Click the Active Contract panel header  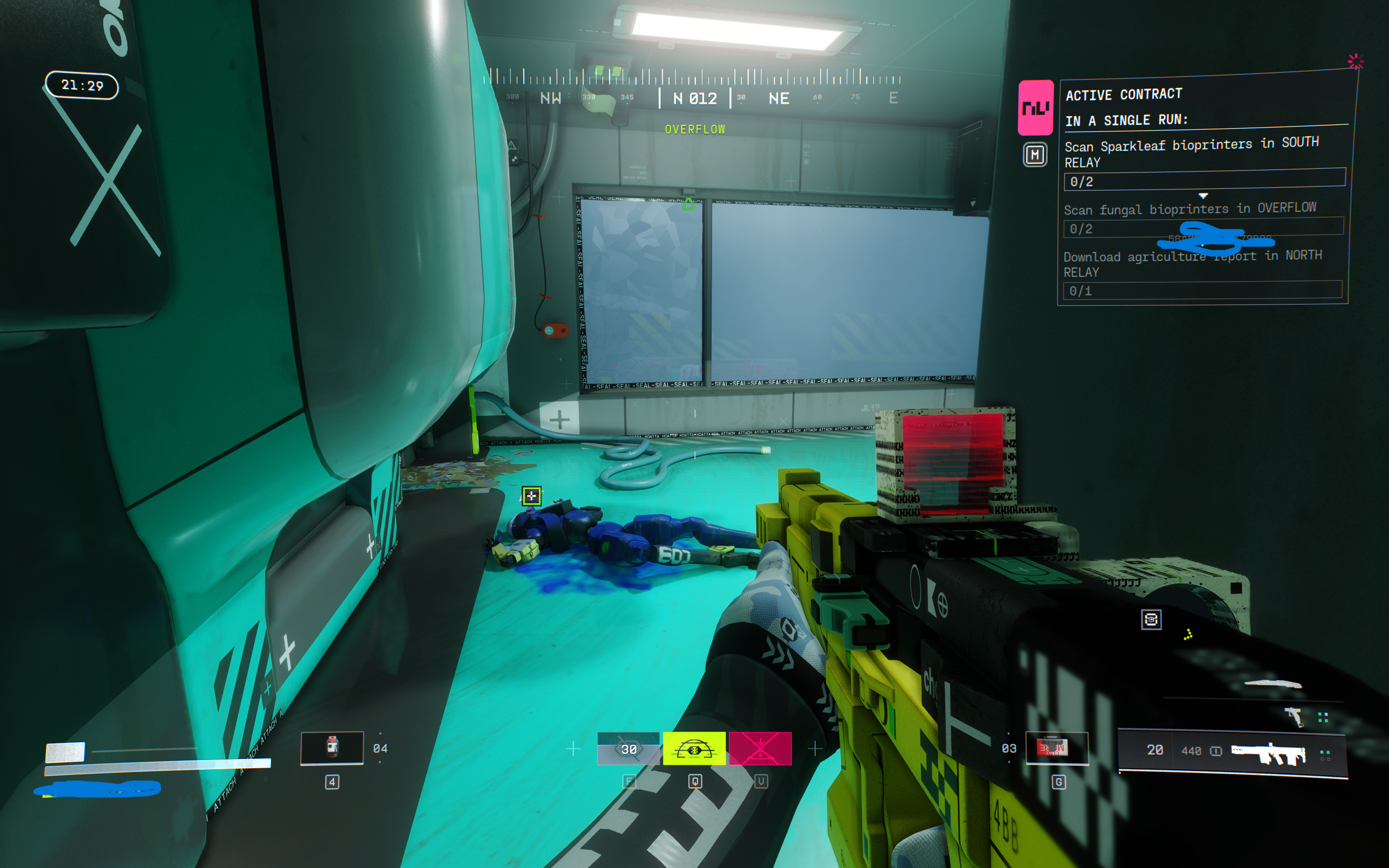[x=1123, y=94]
